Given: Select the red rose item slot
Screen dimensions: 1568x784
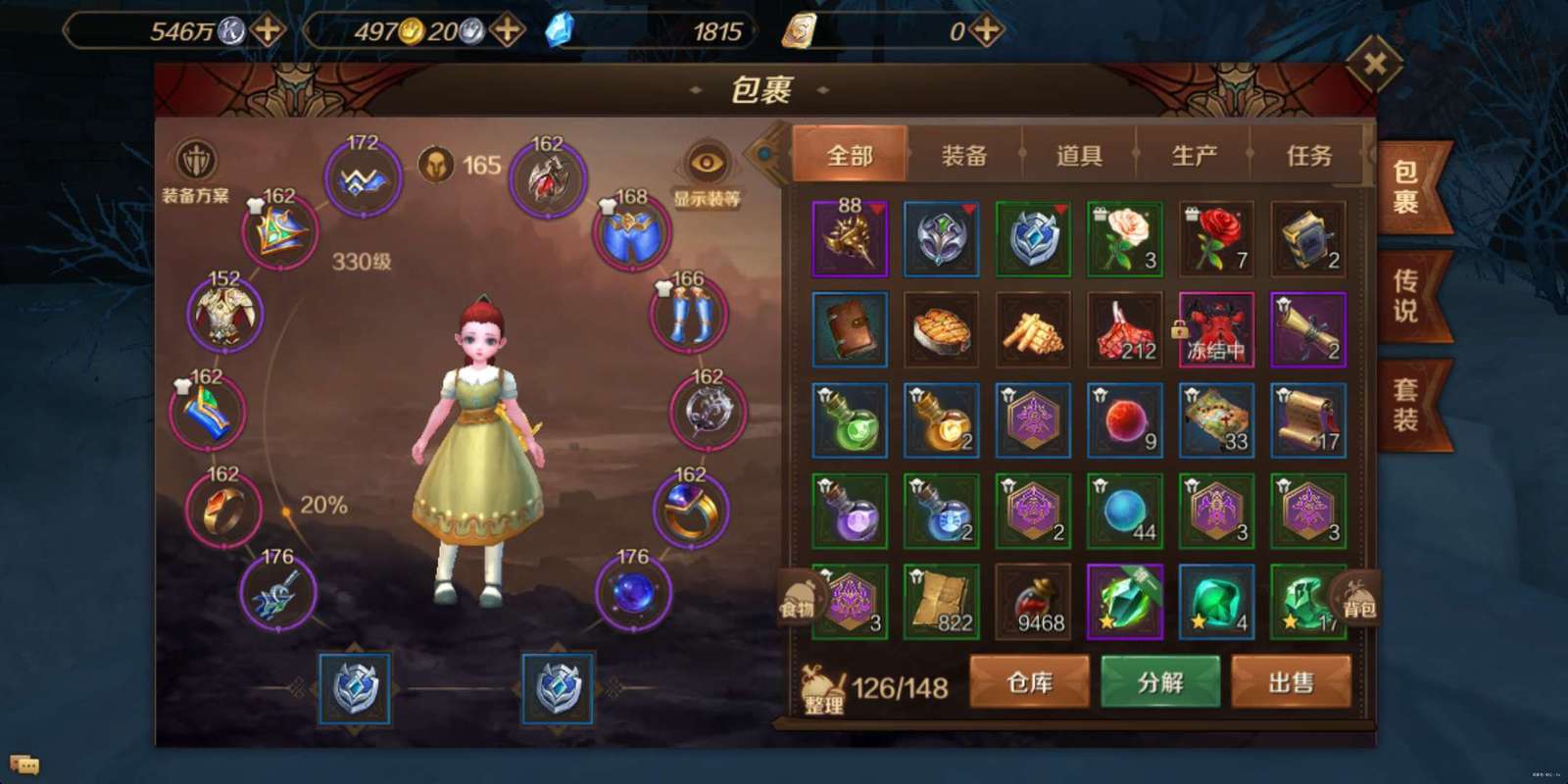Looking at the screenshot, I should click(1216, 239).
